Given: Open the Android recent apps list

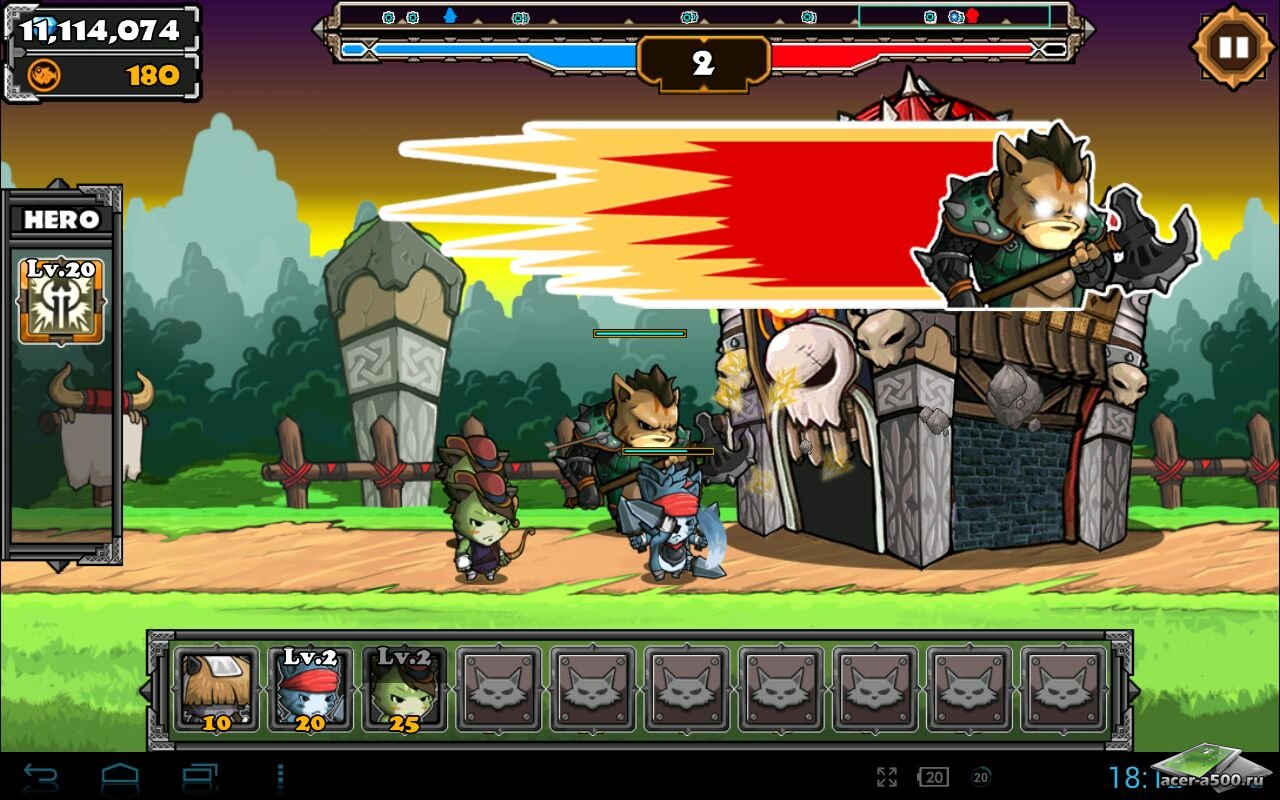Looking at the screenshot, I should 199,776.
